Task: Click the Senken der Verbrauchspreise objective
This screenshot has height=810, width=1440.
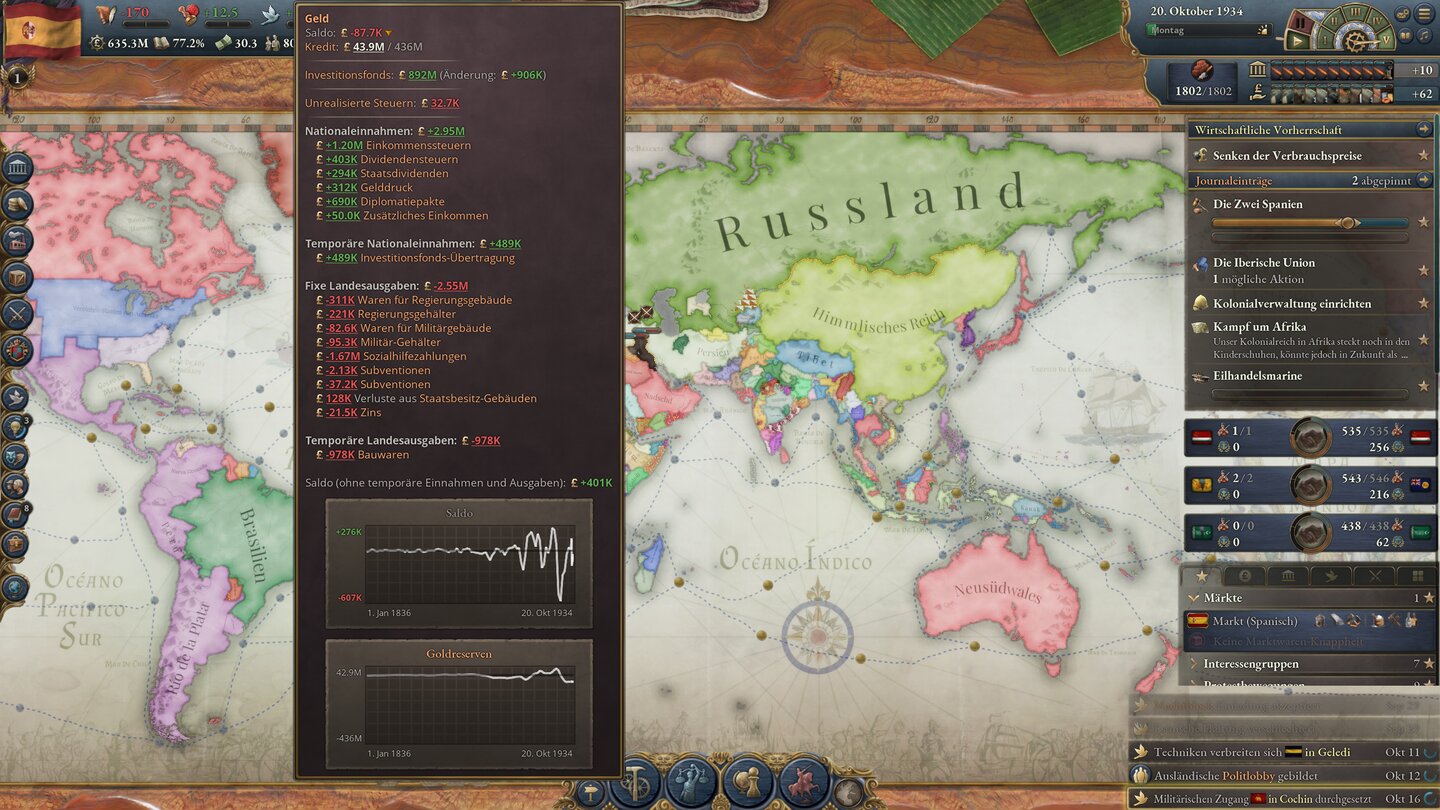Action: tap(1290, 155)
